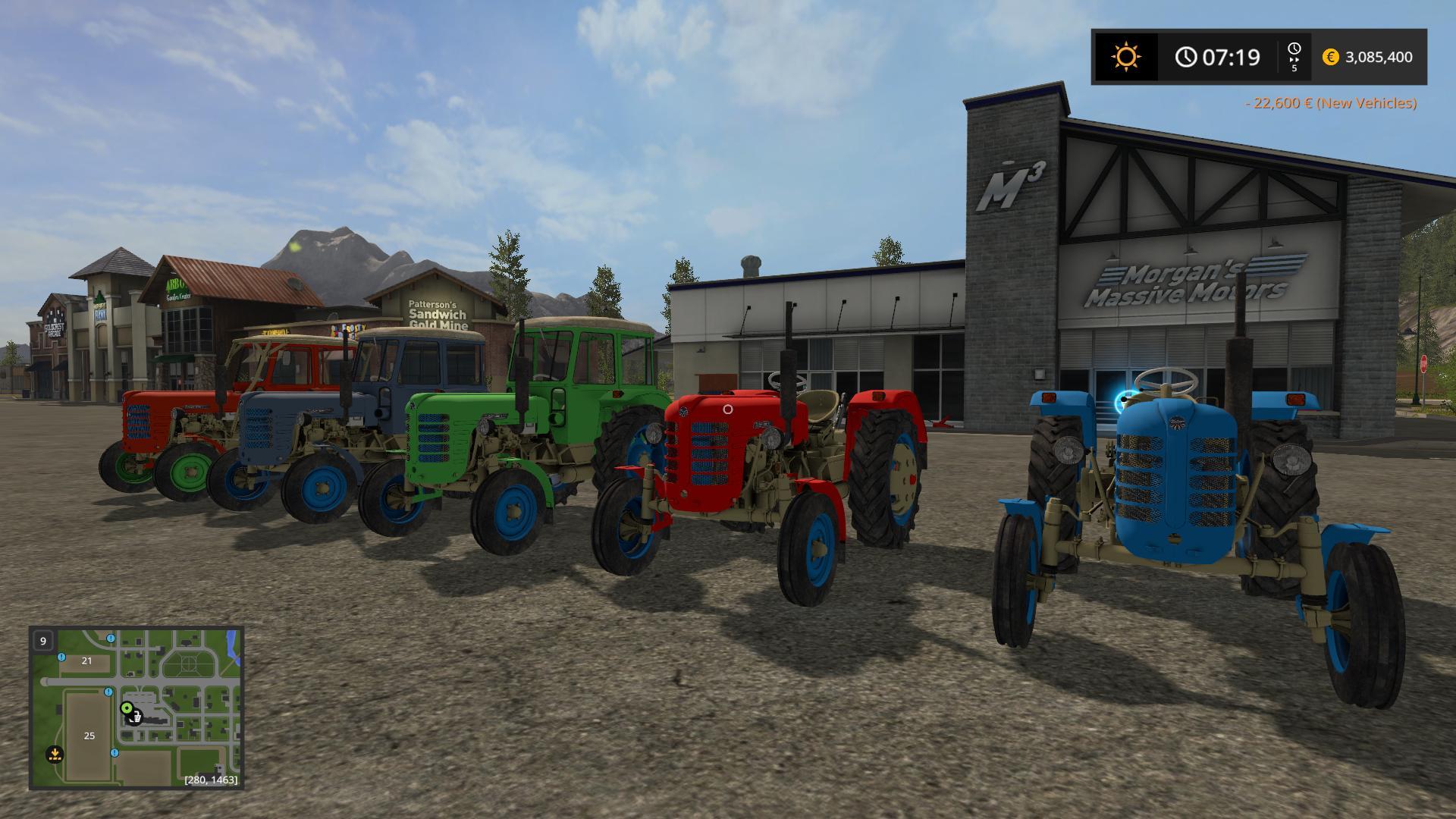Select the green player marker on the minimap
Viewport: 1456px width, 819px height.
click(127, 708)
